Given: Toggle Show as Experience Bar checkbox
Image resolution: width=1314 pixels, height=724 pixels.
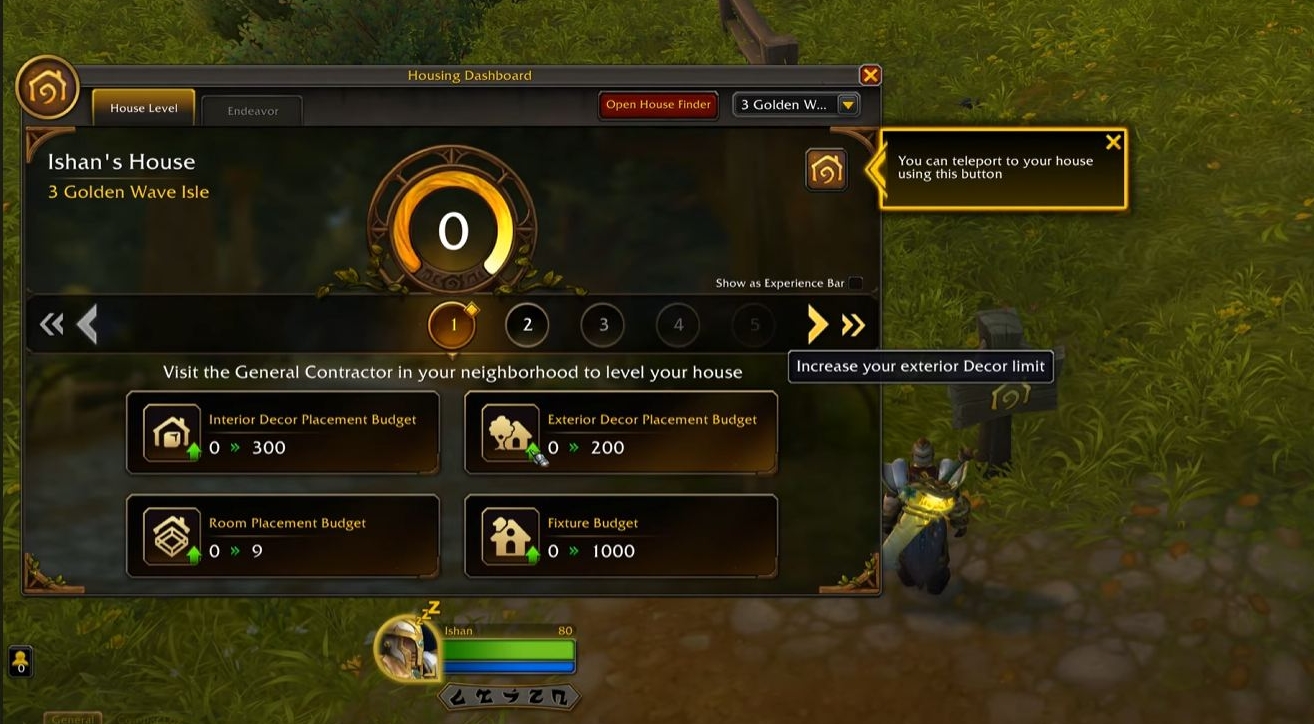Looking at the screenshot, I should click(855, 283).
